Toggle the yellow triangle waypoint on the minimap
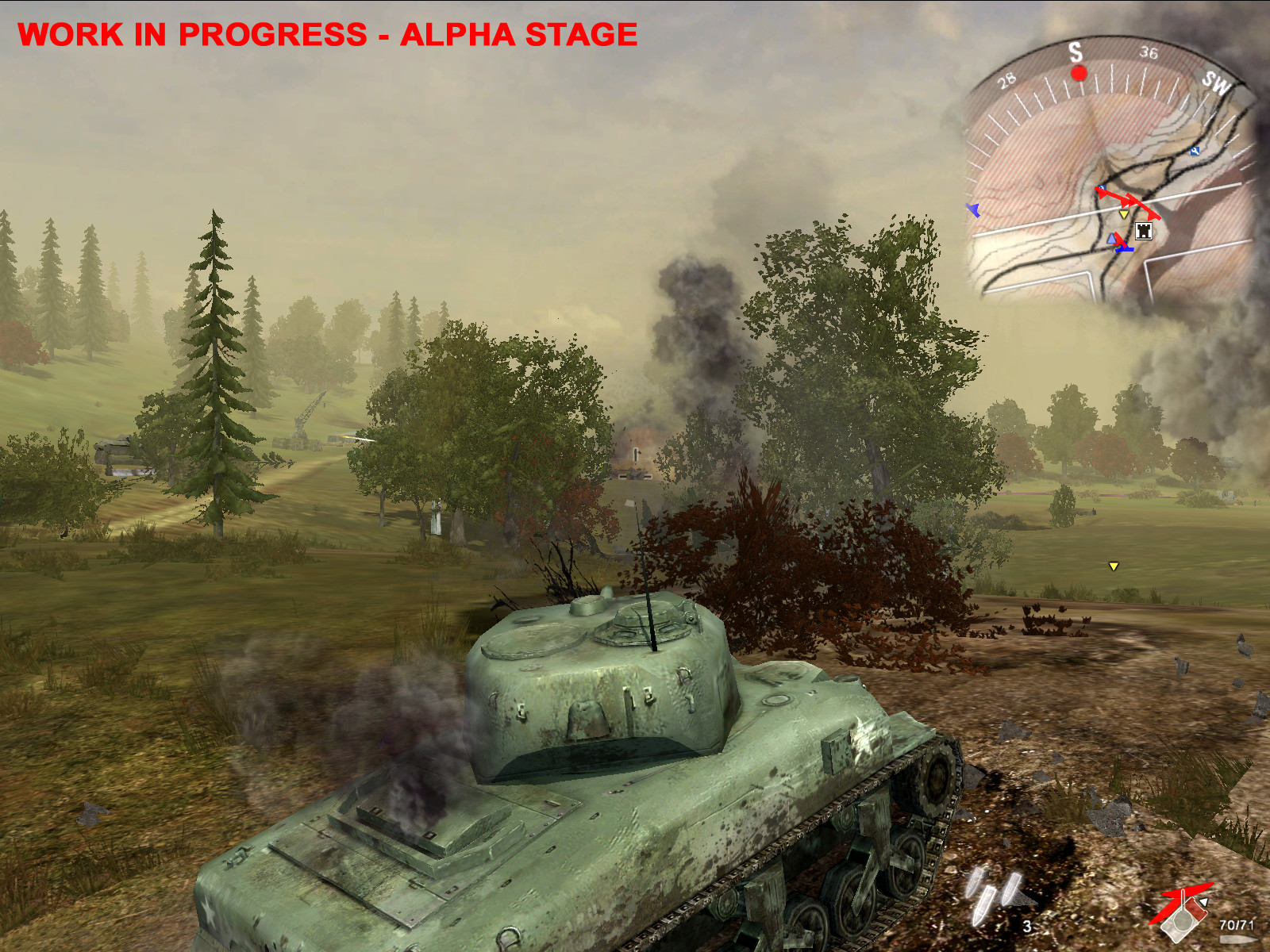 1124,214
